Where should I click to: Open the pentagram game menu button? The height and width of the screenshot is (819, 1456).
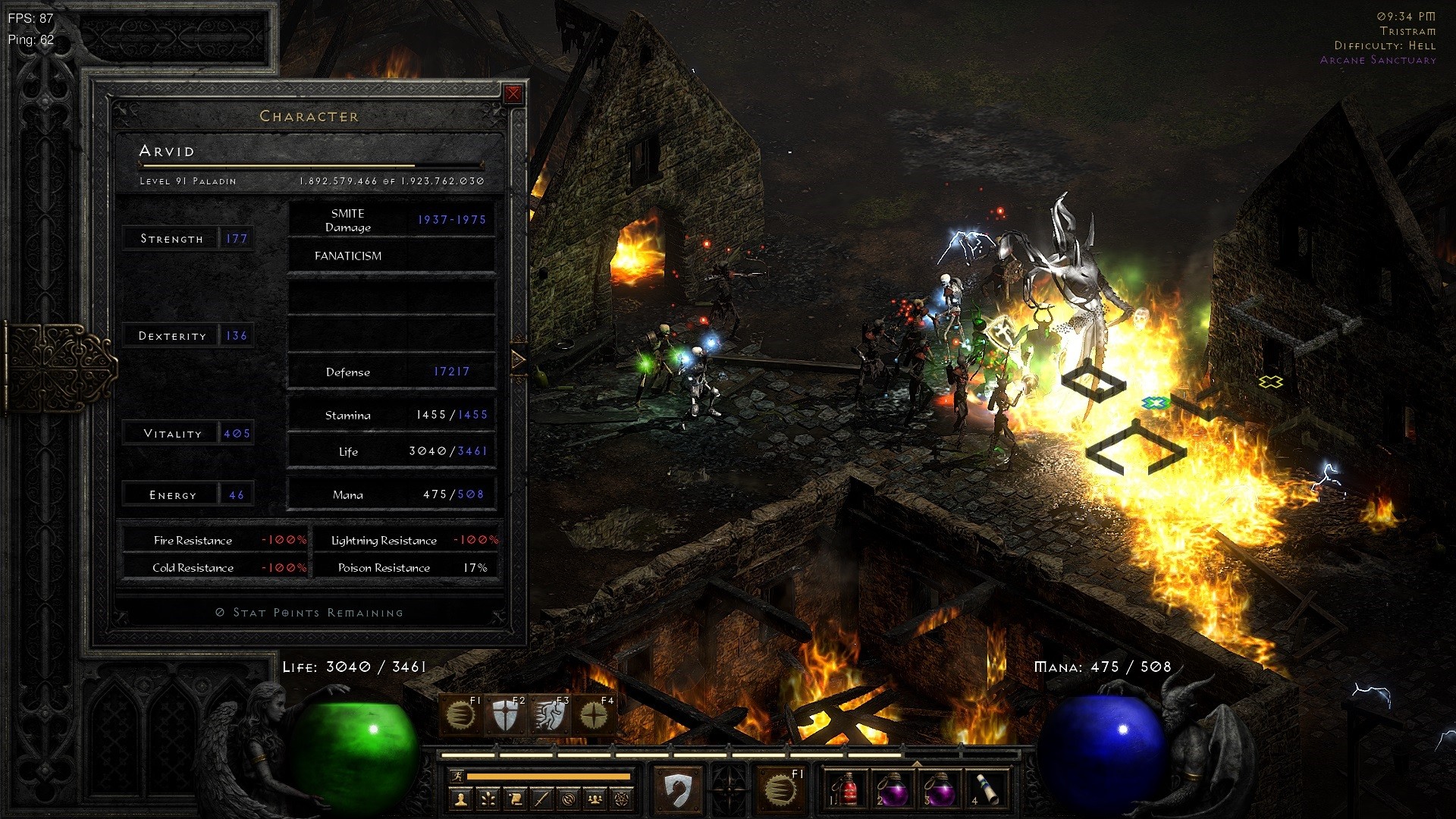coord(622,799)
